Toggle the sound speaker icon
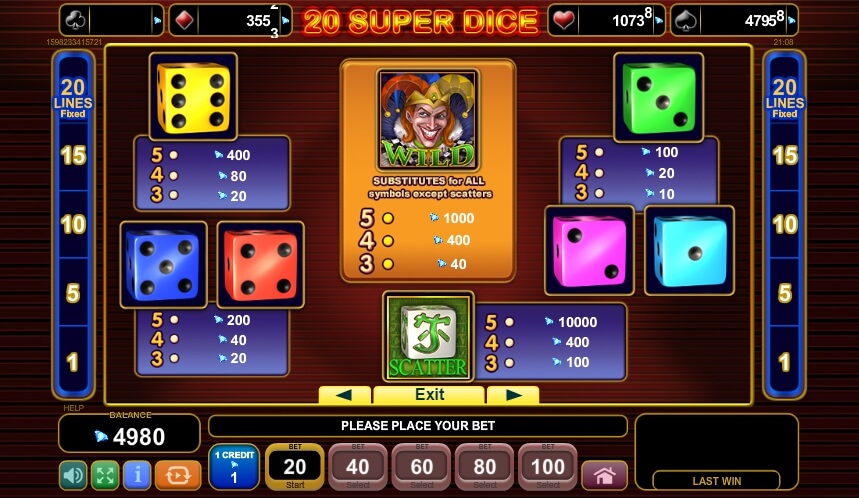This screenshot has width=859, height=498. click(73, 473)
